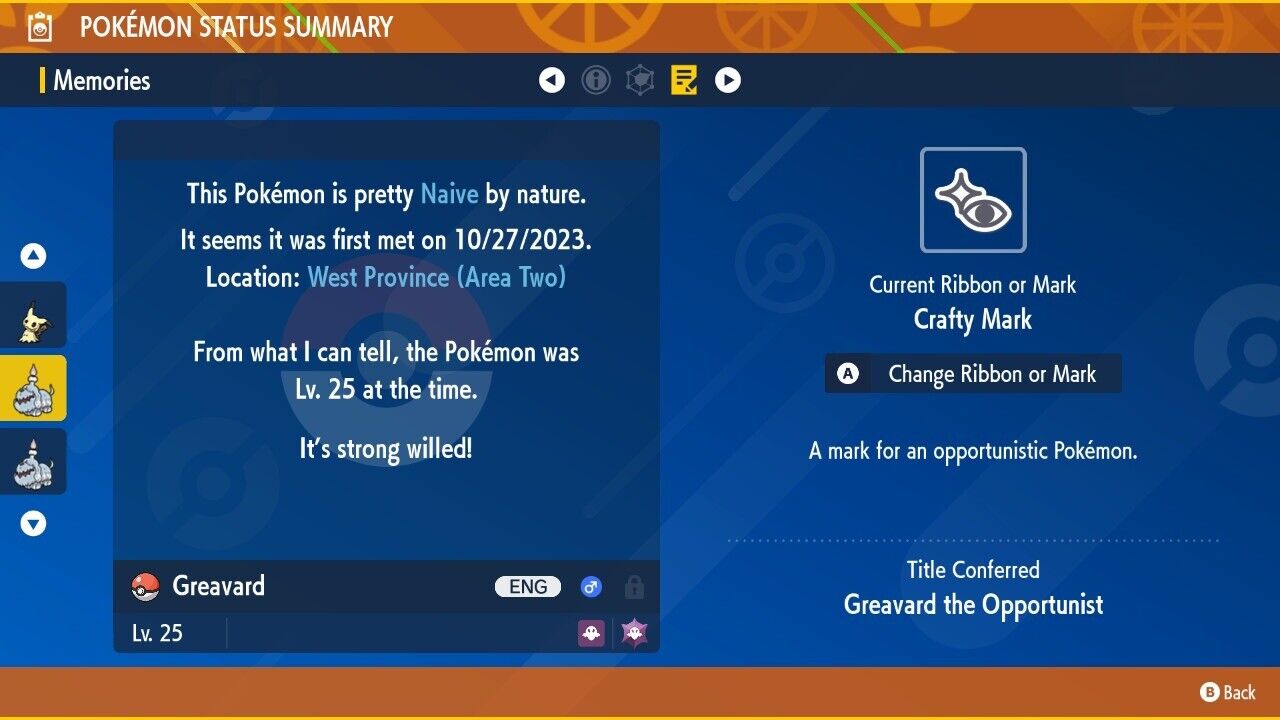
Task: Go to the previous summary page arrow
Action: pos(552,80)
